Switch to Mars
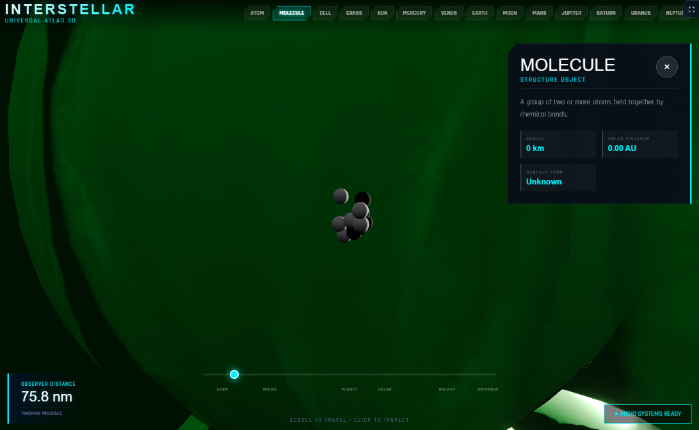This screenshot has width=699, height=430. pos(539,13)
